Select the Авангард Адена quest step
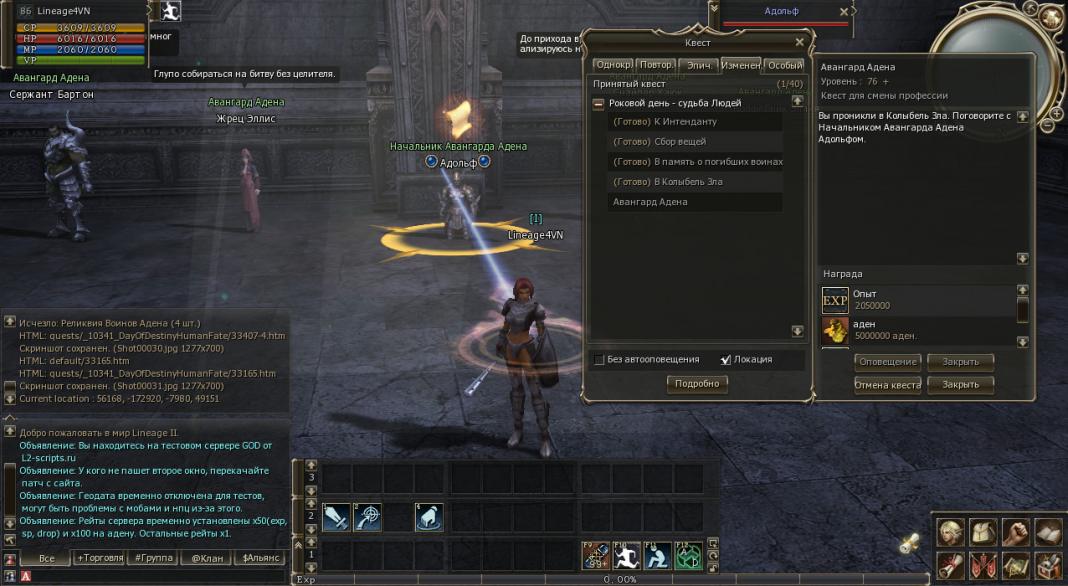The width and height of the screenshot is (1068, 586). [x=649, y=202]
